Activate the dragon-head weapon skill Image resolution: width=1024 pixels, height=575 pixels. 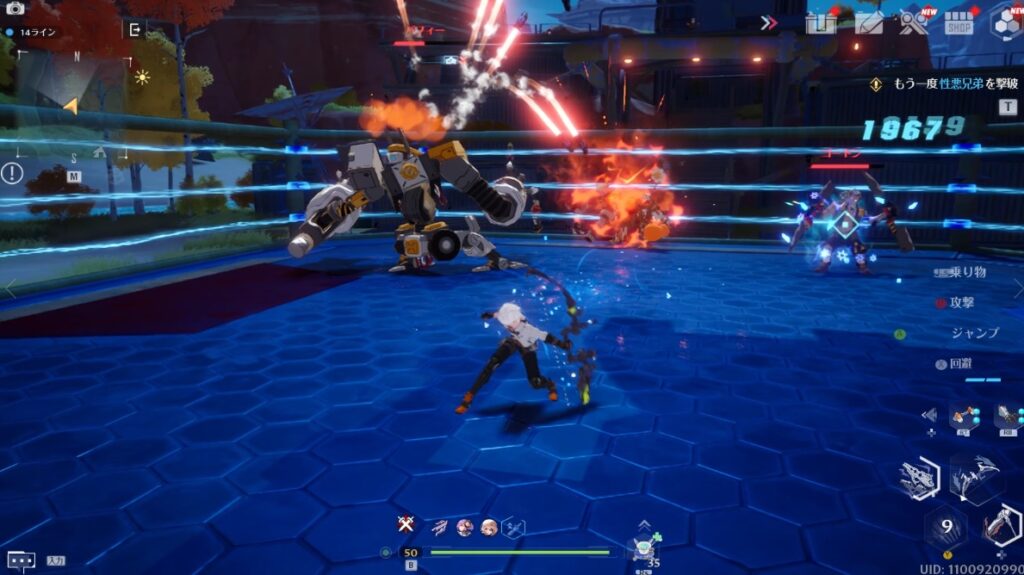[x=918, y=480]
